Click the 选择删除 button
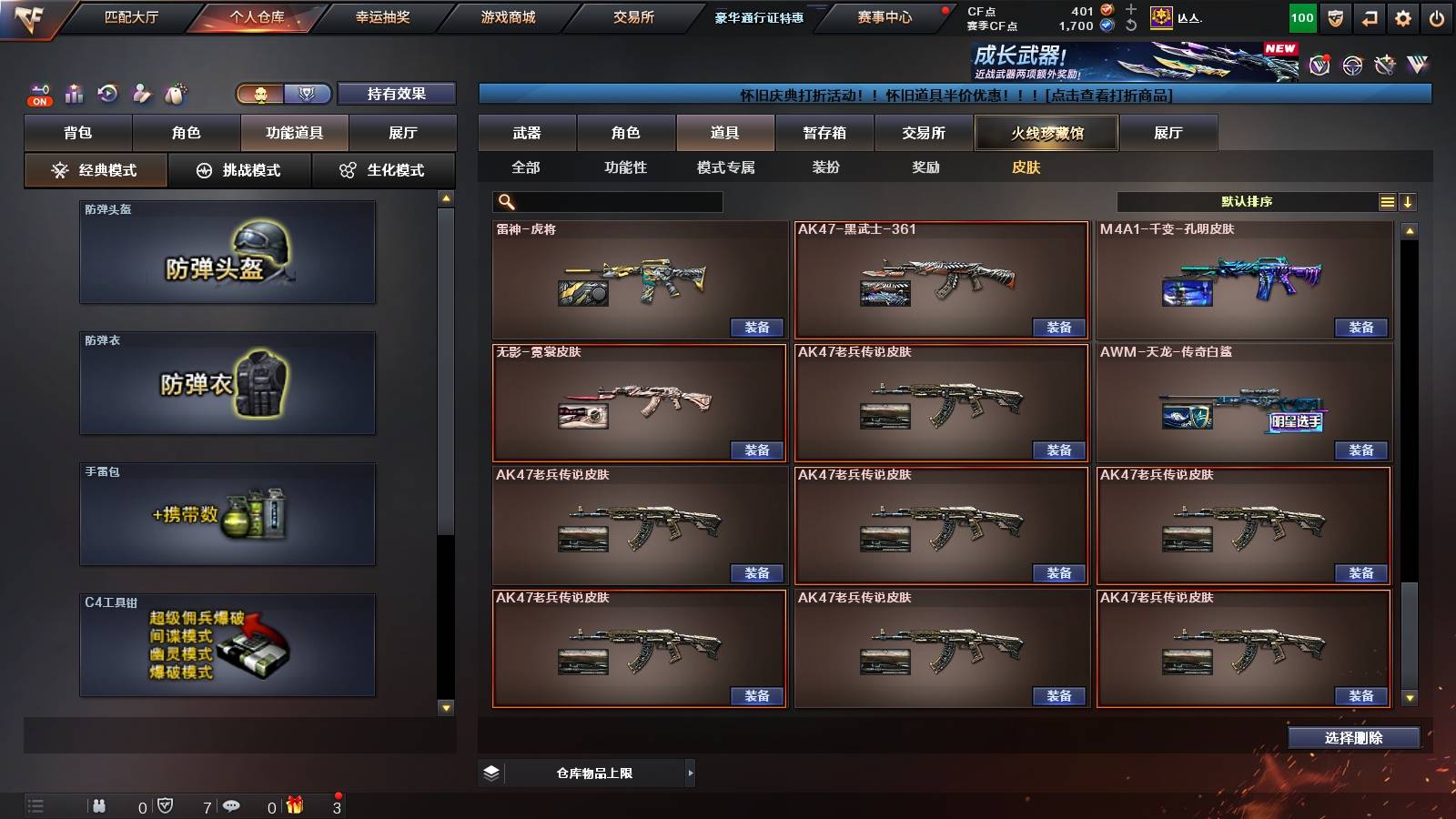1456x819 pixels. (x=1353, y=737)
